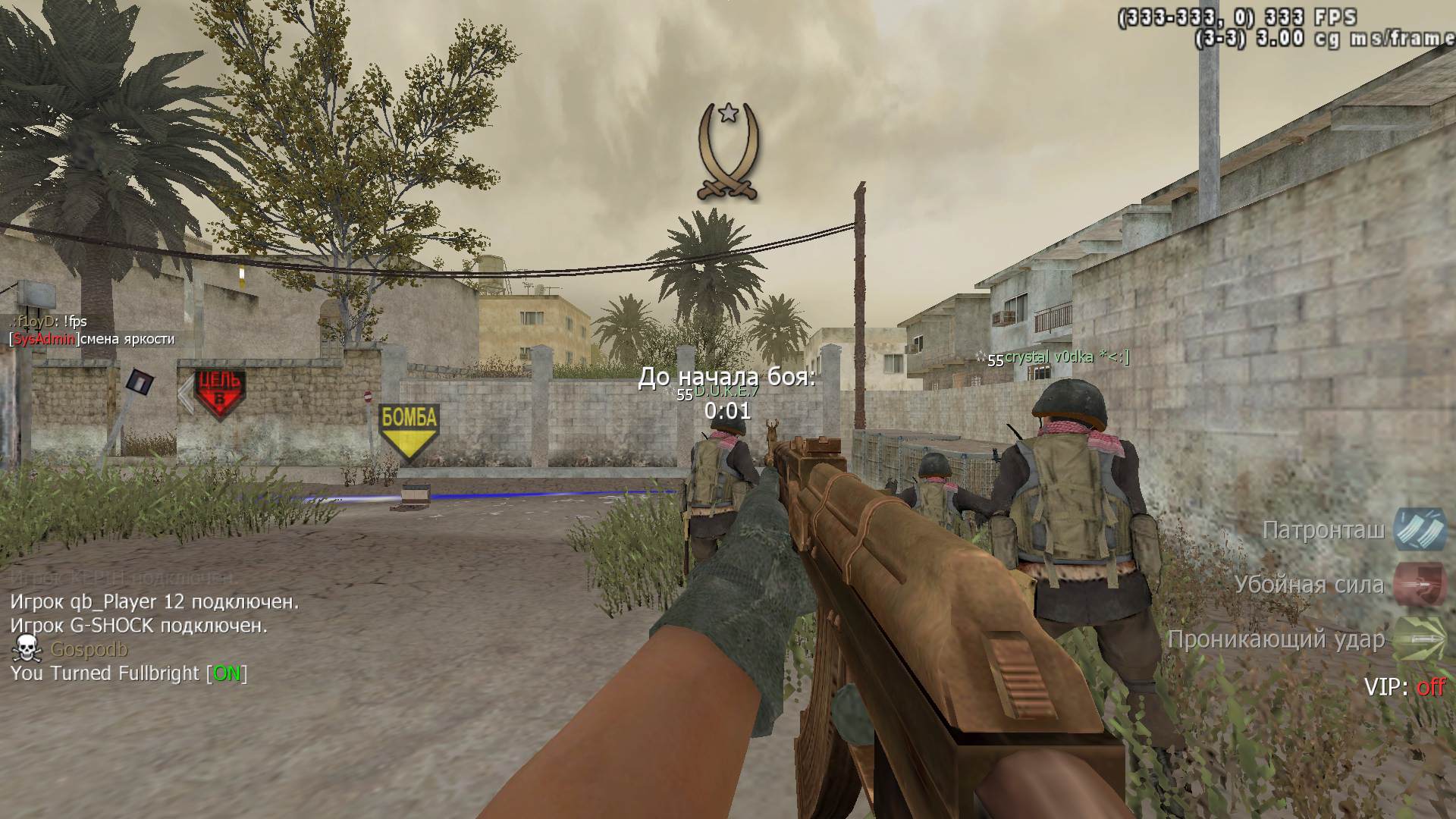The image size is (1456, 819).
Task: Choose the Проникающий удар perk icon
Action: pos(1420,639)
